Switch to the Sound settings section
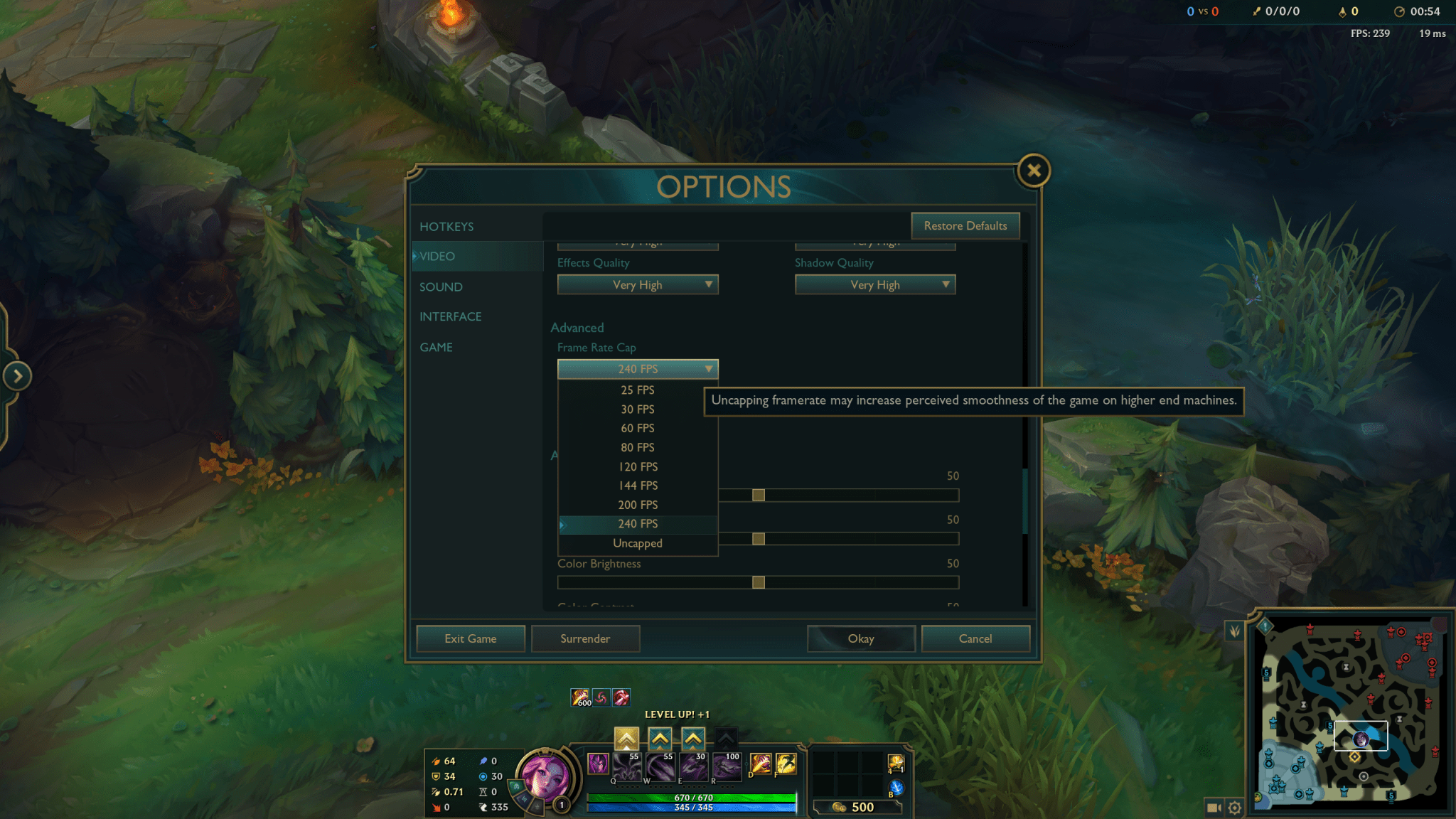The width and height of the screenshot is (1456, 819). [441, 287]
